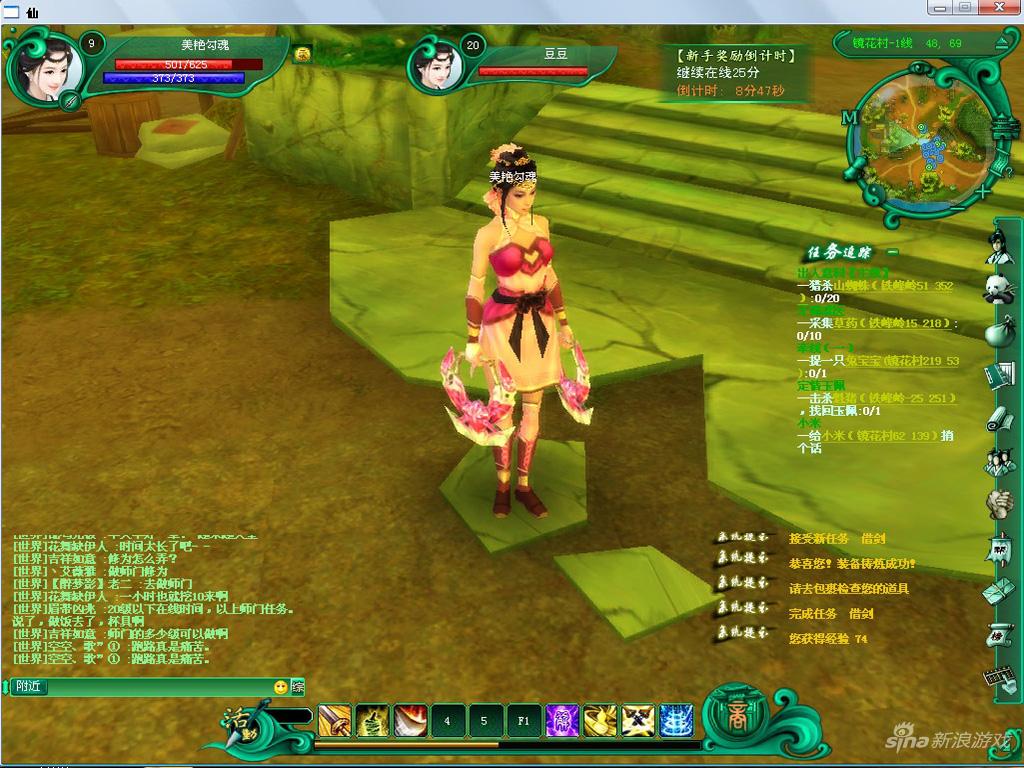Open the guild banner icon
Screen dimensions: 1024x768
(998, 548)
